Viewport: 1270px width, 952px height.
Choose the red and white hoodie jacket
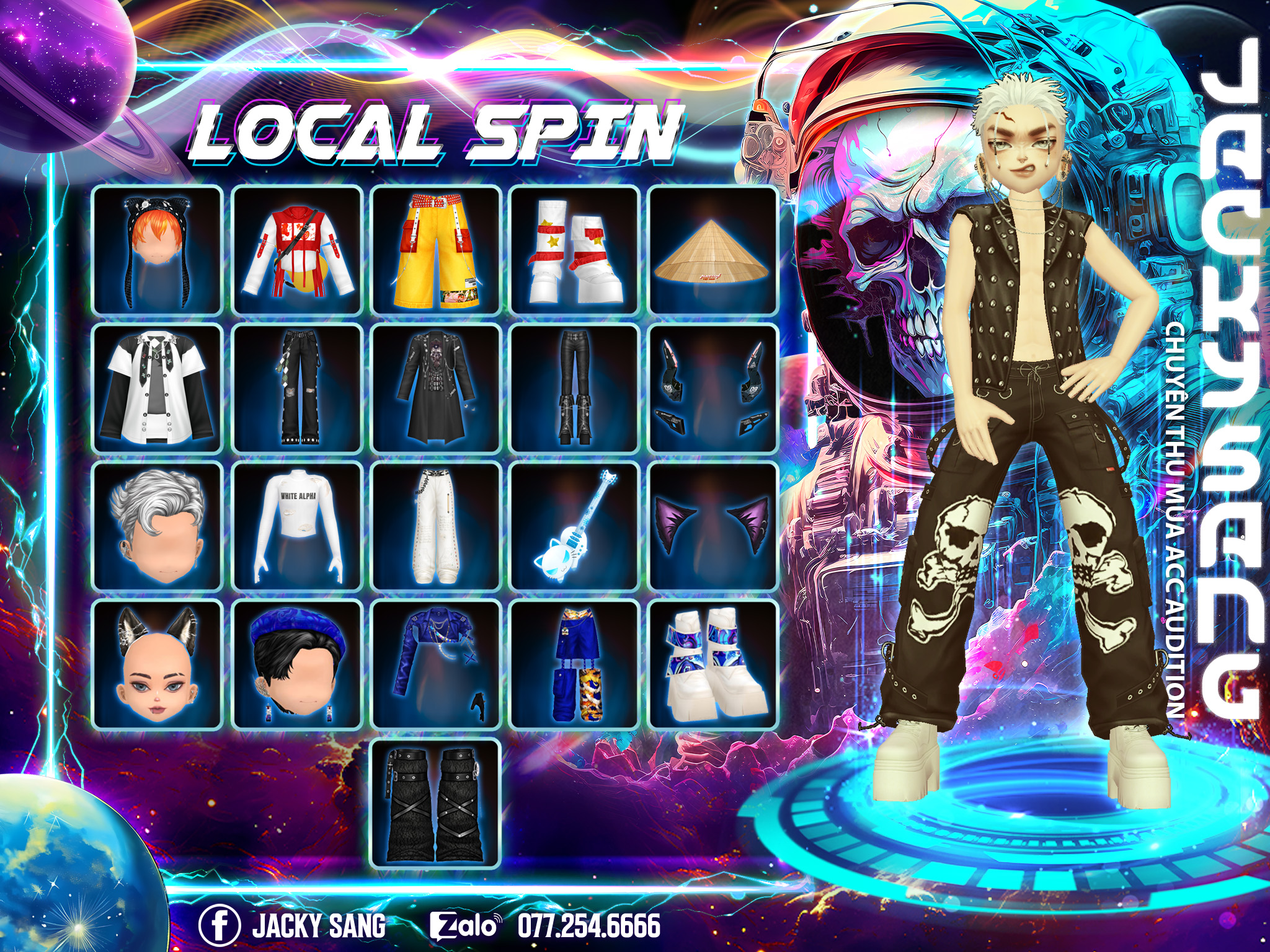point(297,250)
